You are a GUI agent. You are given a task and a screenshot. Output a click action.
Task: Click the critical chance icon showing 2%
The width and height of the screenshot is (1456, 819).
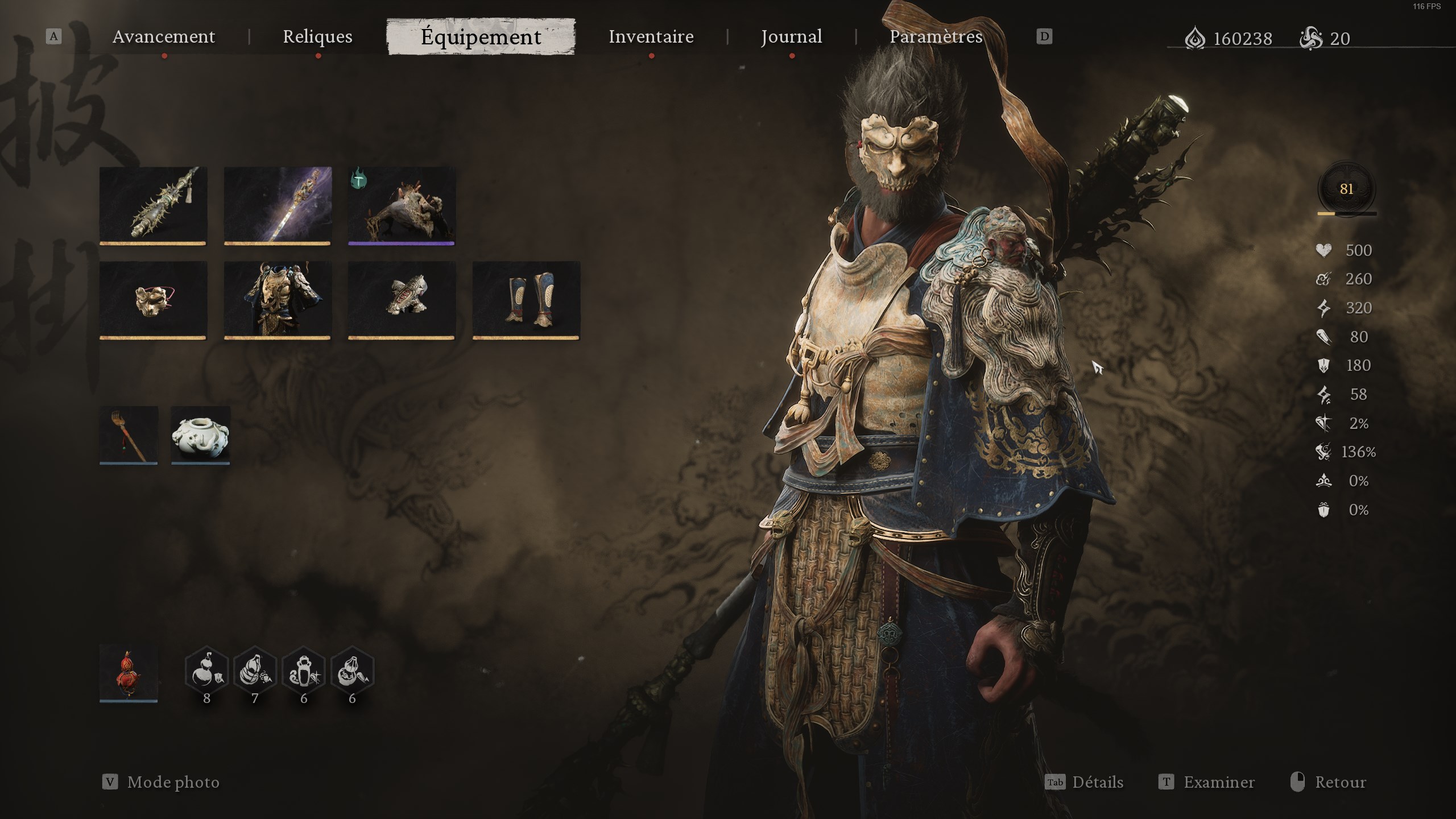coord(1325,423)
